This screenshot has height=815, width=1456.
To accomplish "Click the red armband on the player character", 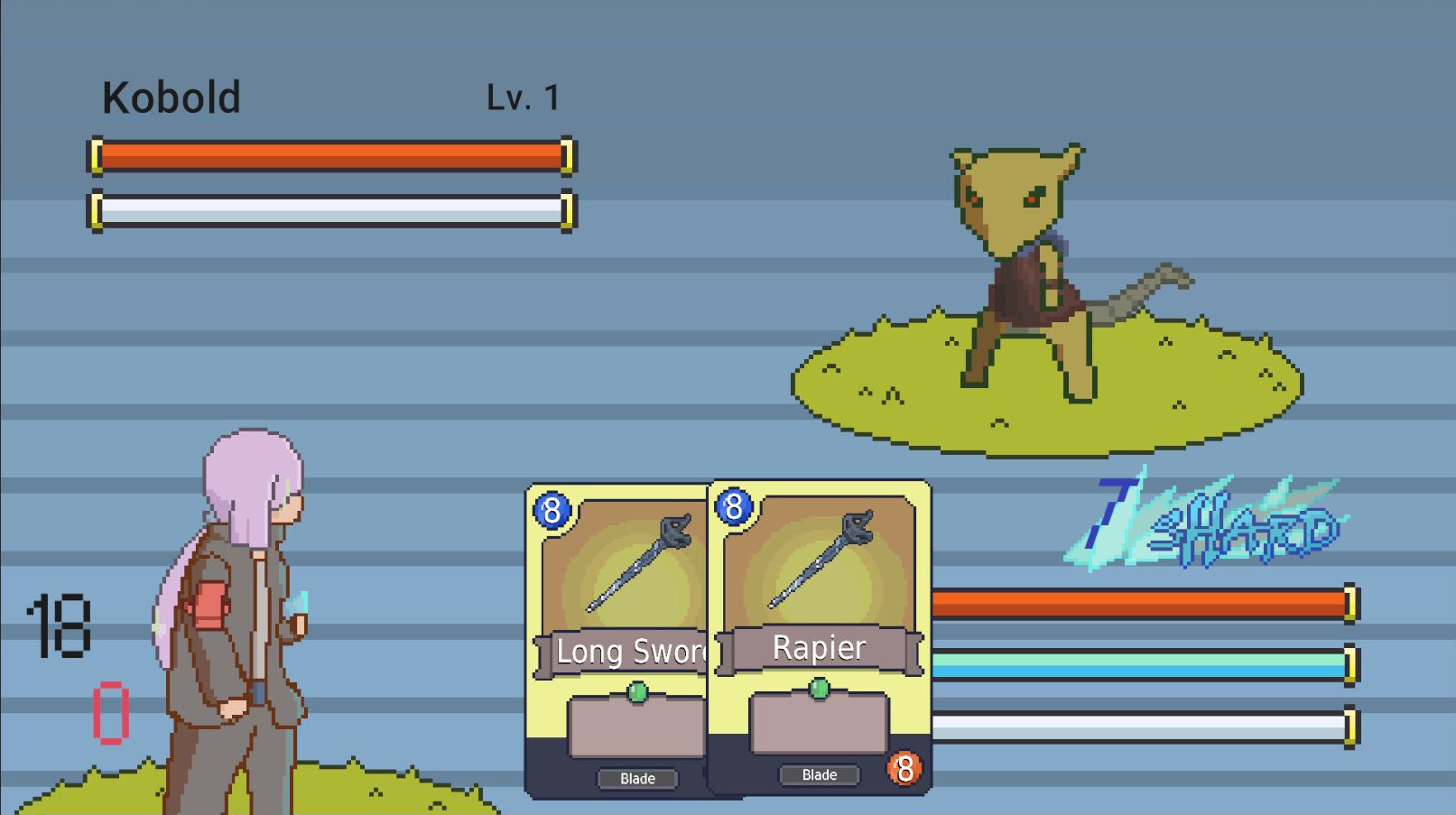I will [211, 605].
